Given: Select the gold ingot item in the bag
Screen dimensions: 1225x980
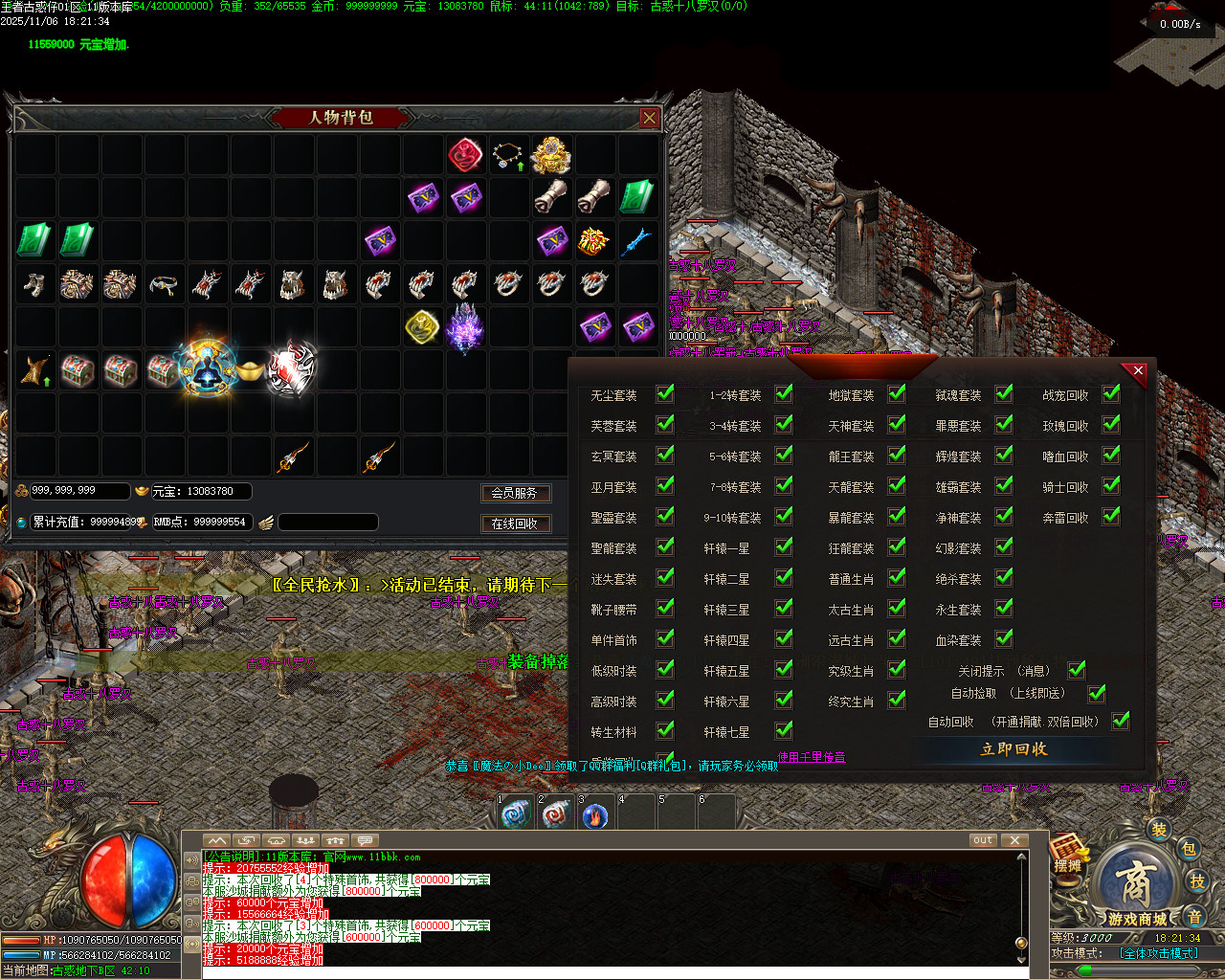Looking at the screenshot, I should coord(251,369).
